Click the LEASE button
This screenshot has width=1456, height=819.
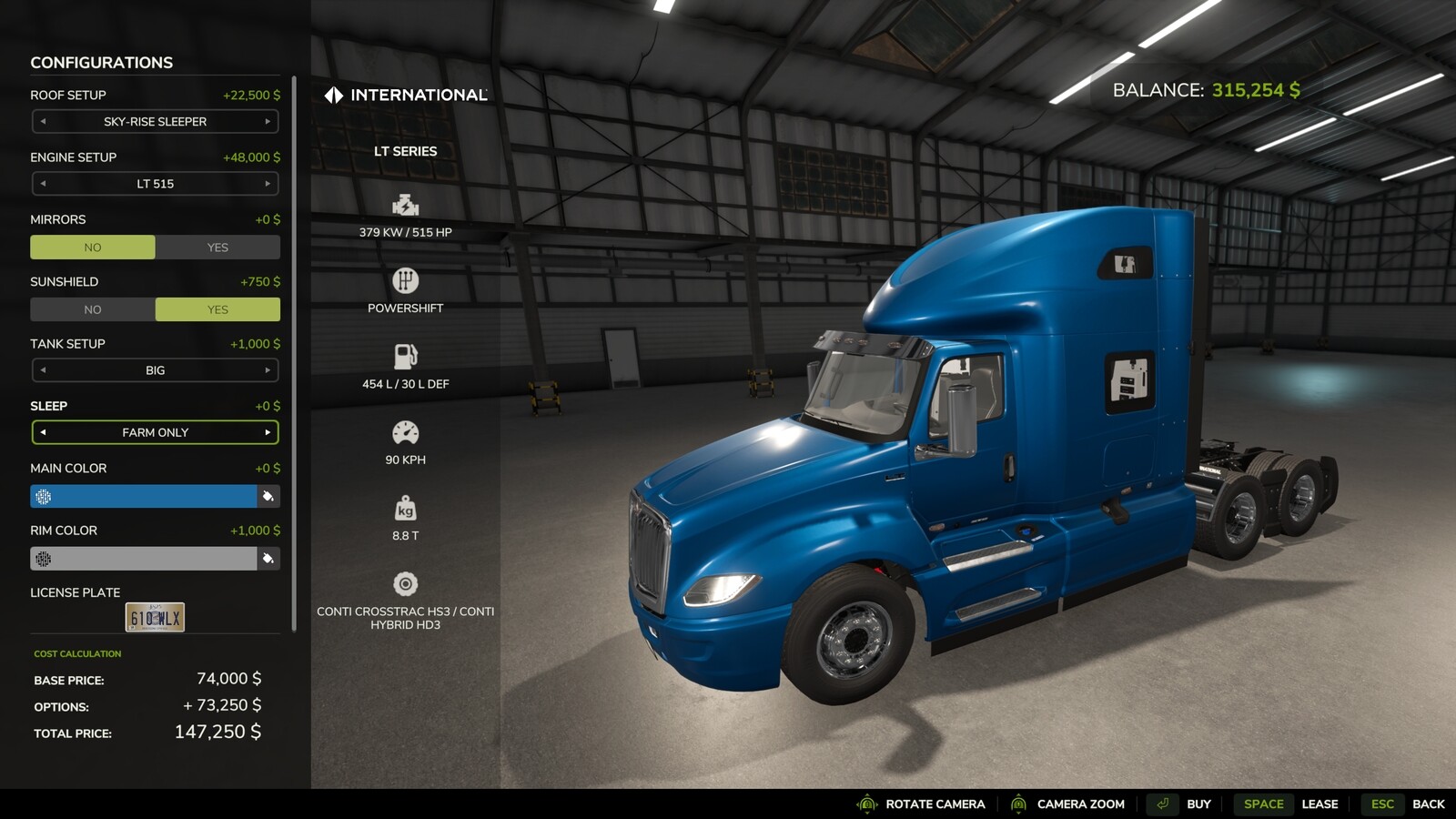pyautogui.click(x=1319, y=804)
